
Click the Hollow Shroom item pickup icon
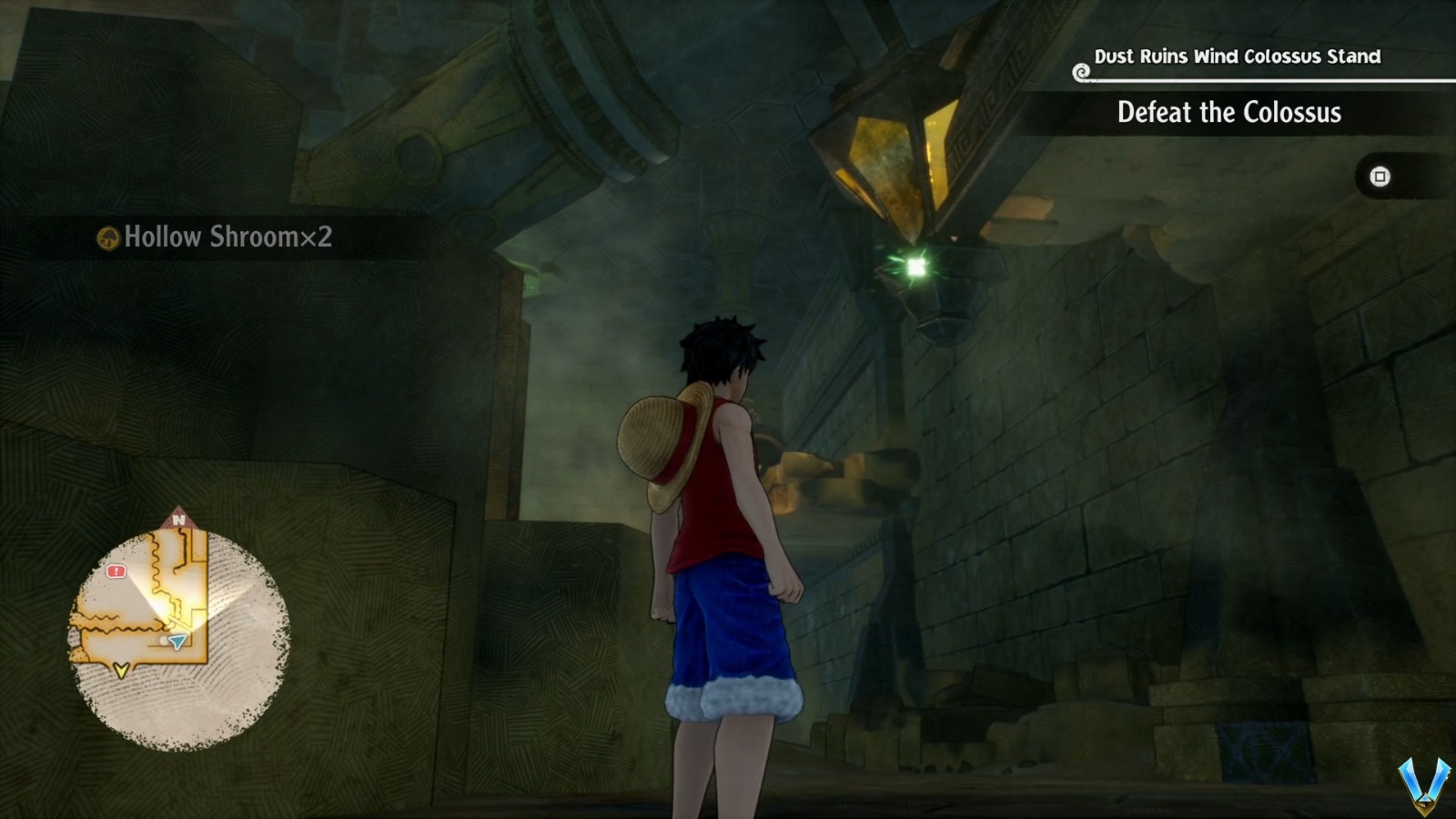[109, 239]
